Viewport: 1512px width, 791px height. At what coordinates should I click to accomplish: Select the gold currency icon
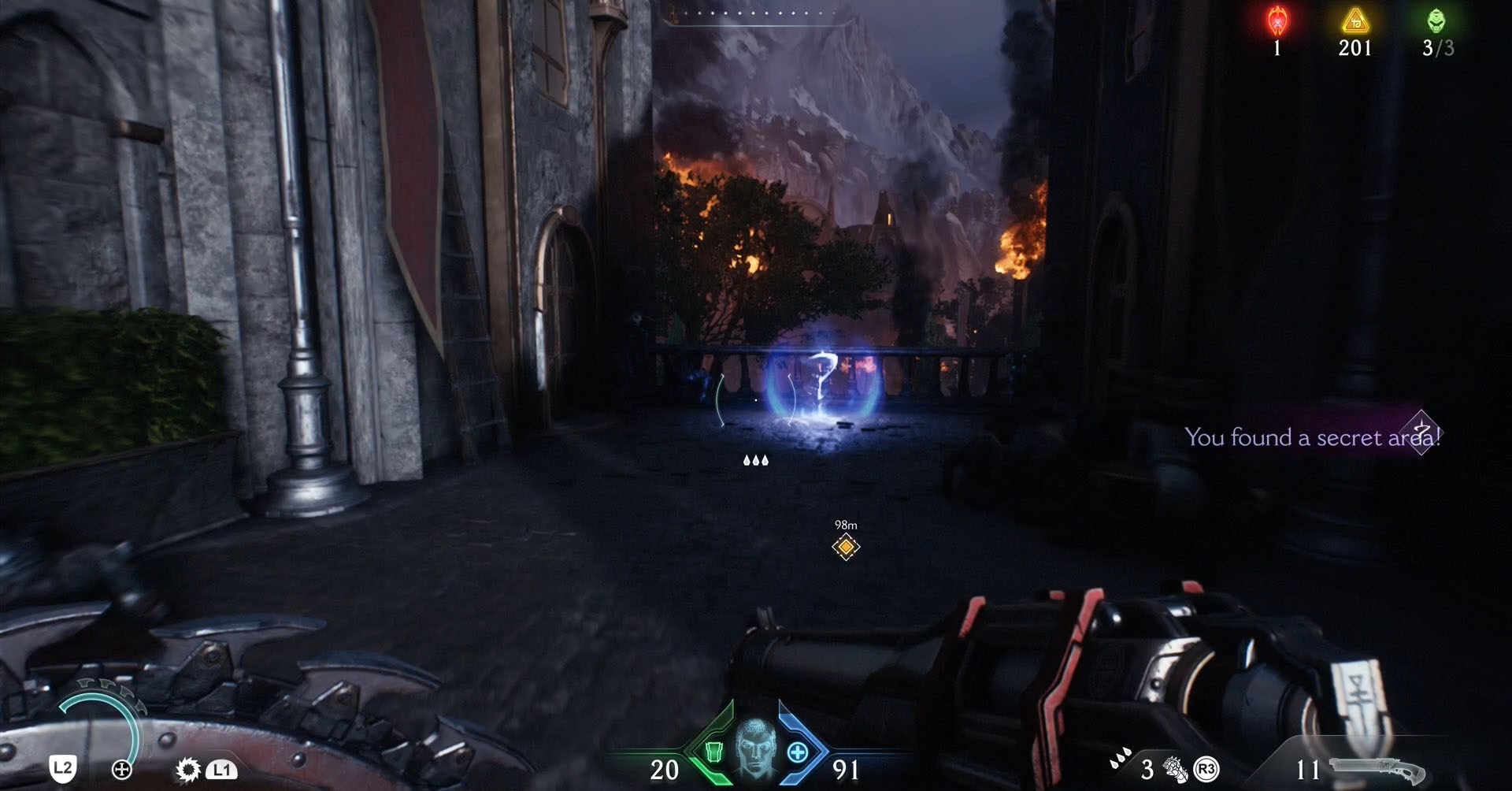(x=1354, y=21)
